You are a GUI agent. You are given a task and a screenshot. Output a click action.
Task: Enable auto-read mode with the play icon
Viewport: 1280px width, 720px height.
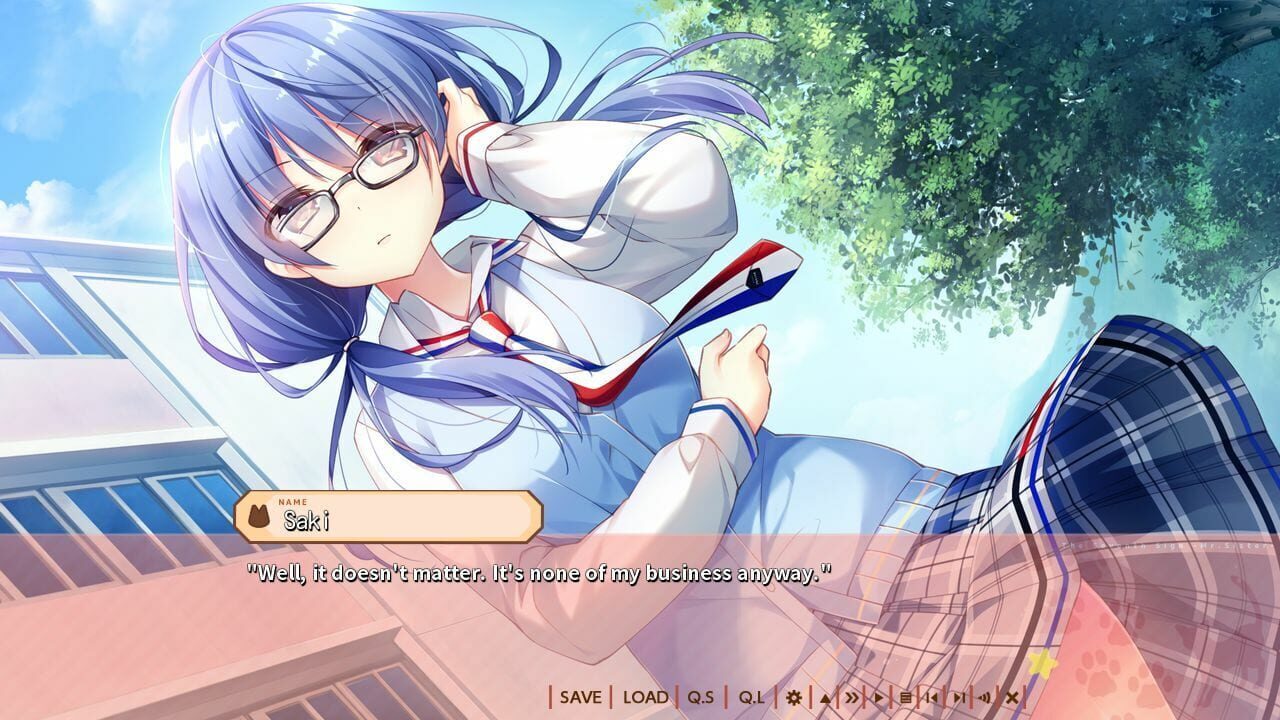pos(879,699)
